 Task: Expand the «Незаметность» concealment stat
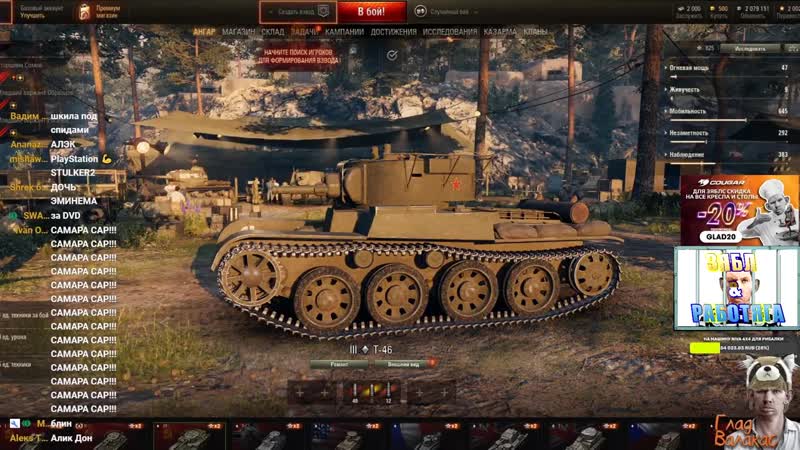pos(727,132)
